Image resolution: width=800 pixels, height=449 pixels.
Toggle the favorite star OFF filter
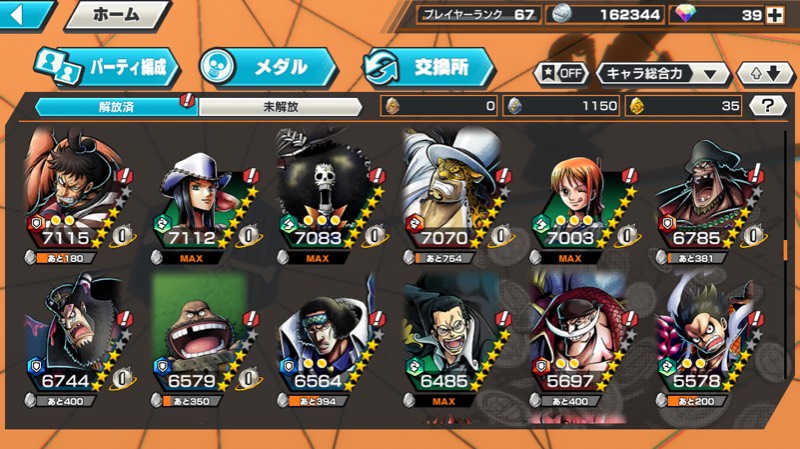pos(561,74)
